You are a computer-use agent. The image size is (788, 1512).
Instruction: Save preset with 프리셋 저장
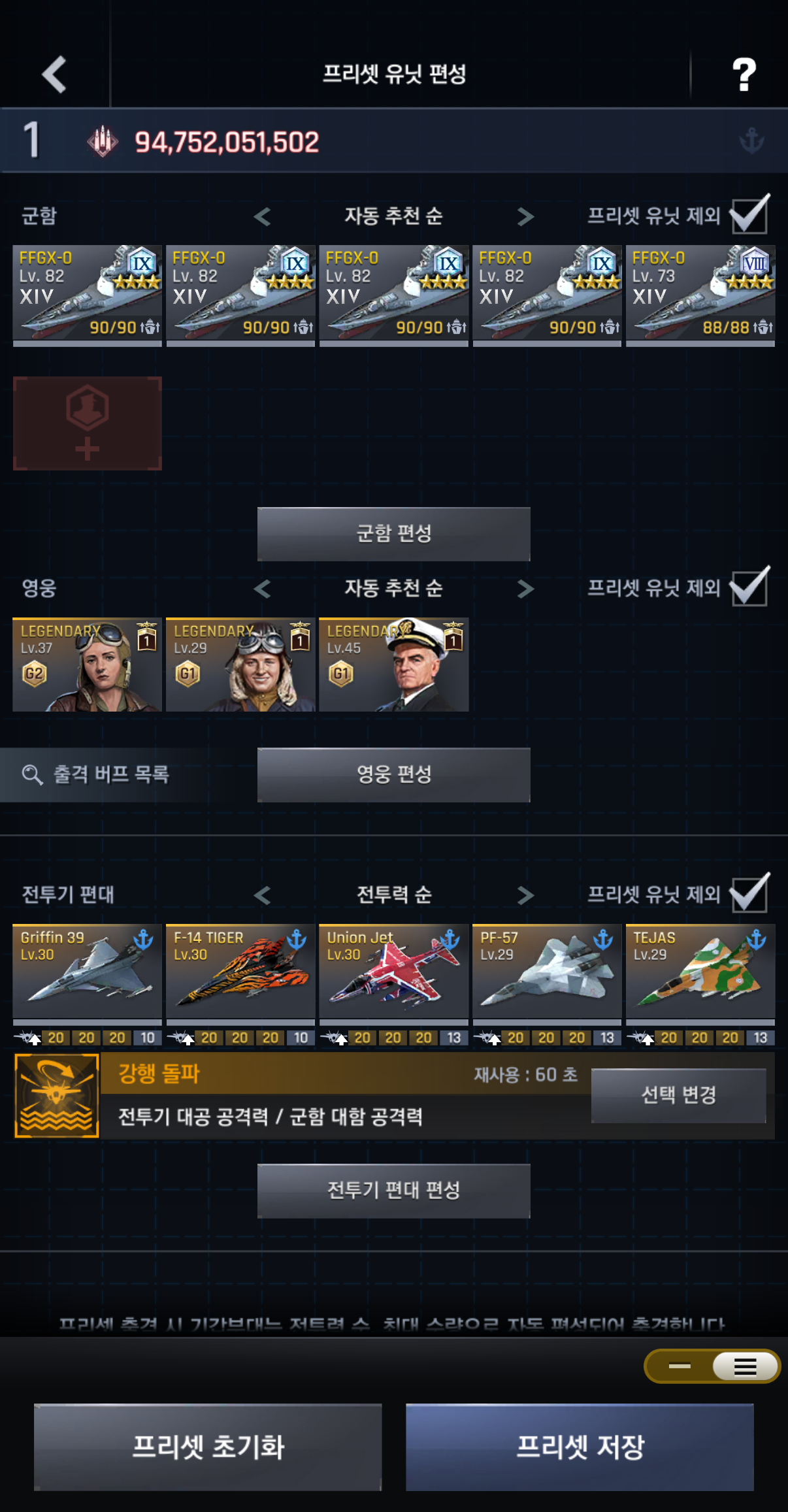pyautogui.click(x=580, y=1447)
